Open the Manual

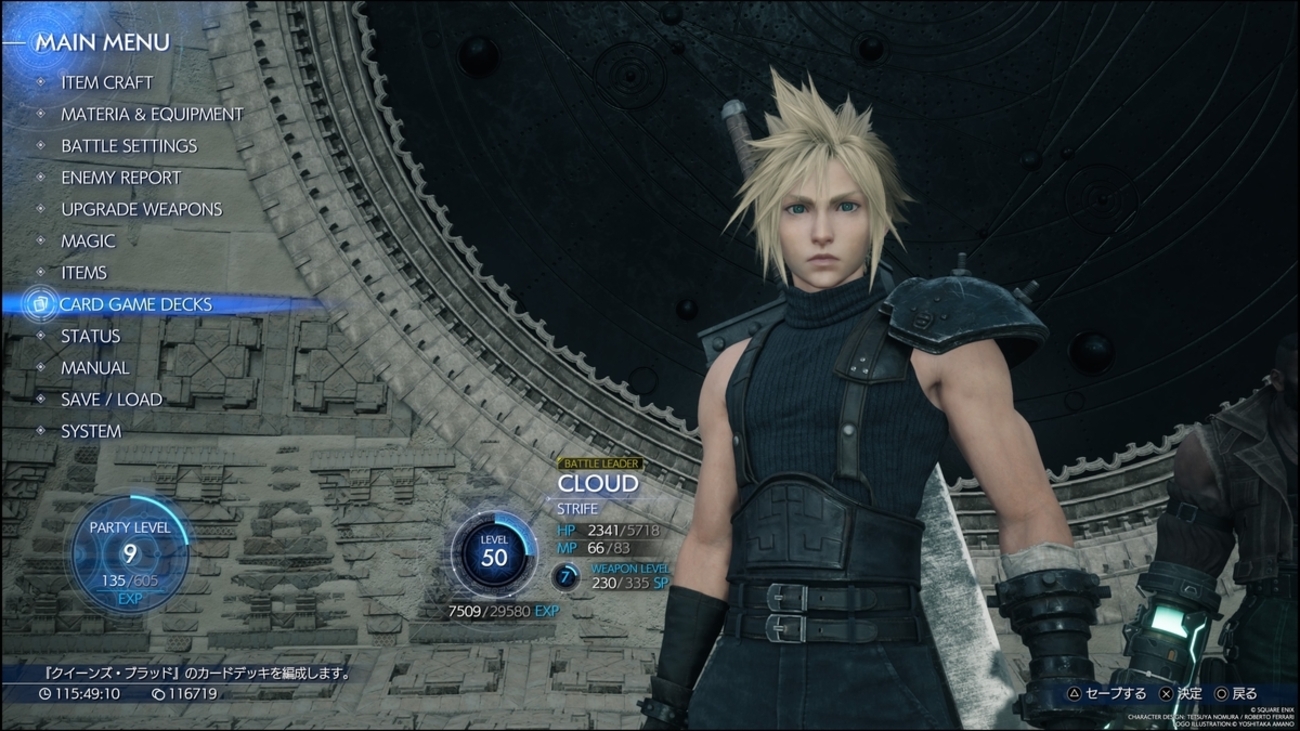pos(95,368)
